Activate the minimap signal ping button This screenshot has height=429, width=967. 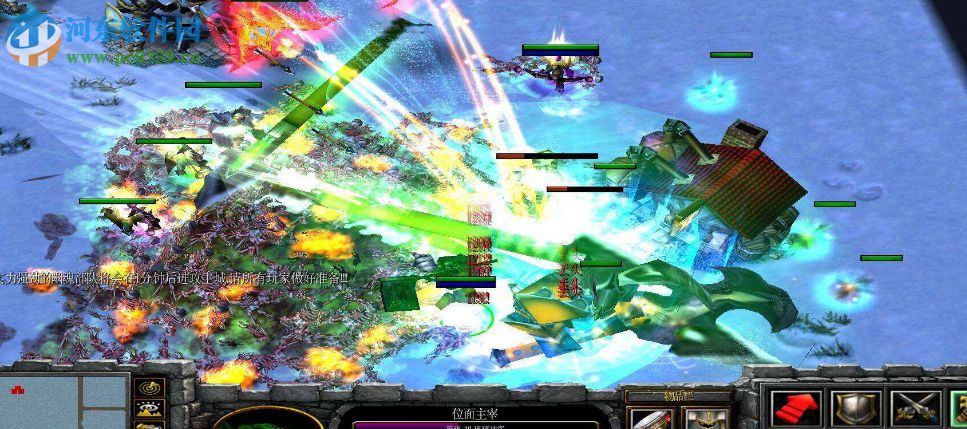(x=152, y=386)
